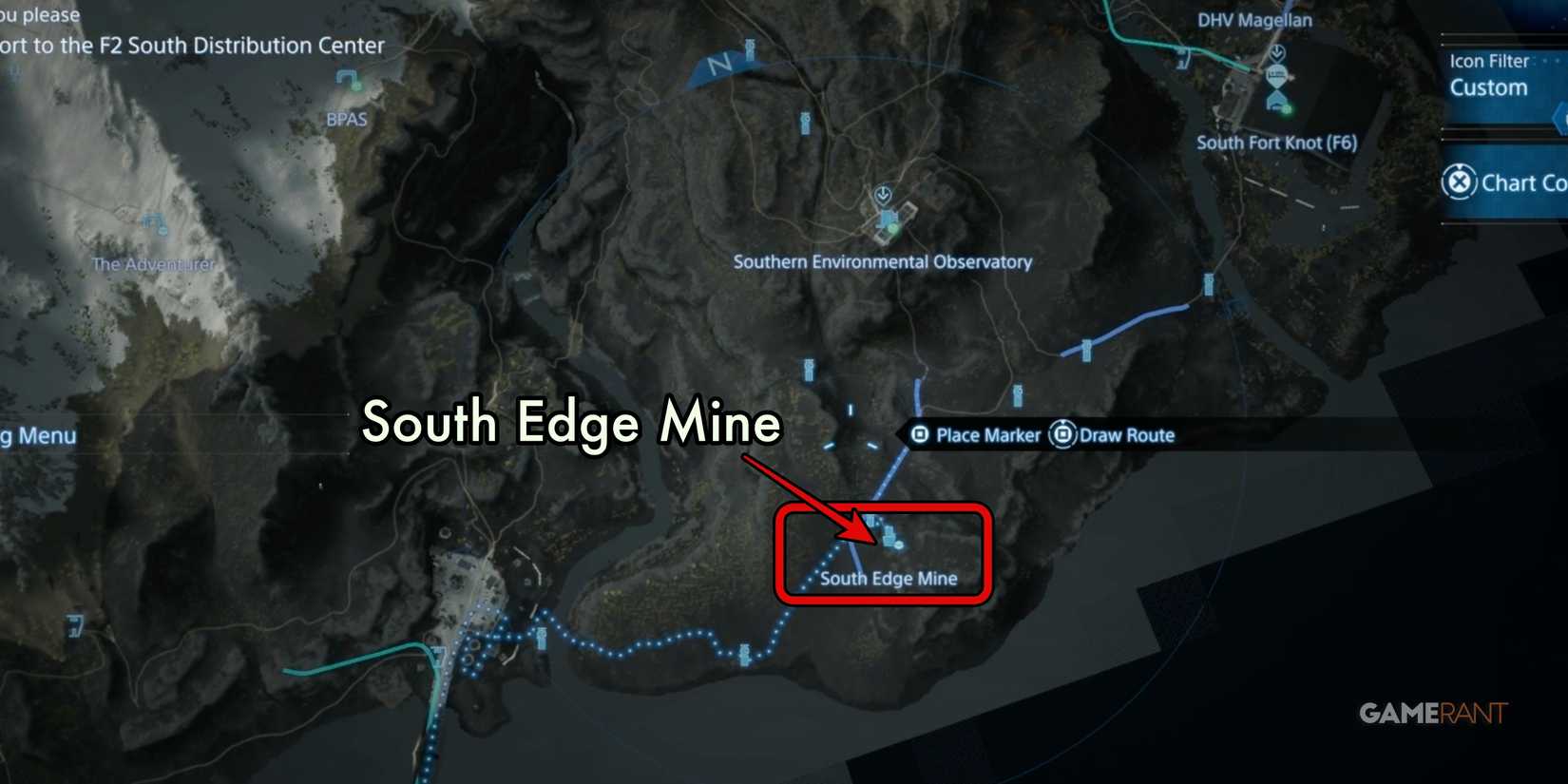
Task: Expand the chevron beside the Custom filter
Action: tap(1559, 119)
